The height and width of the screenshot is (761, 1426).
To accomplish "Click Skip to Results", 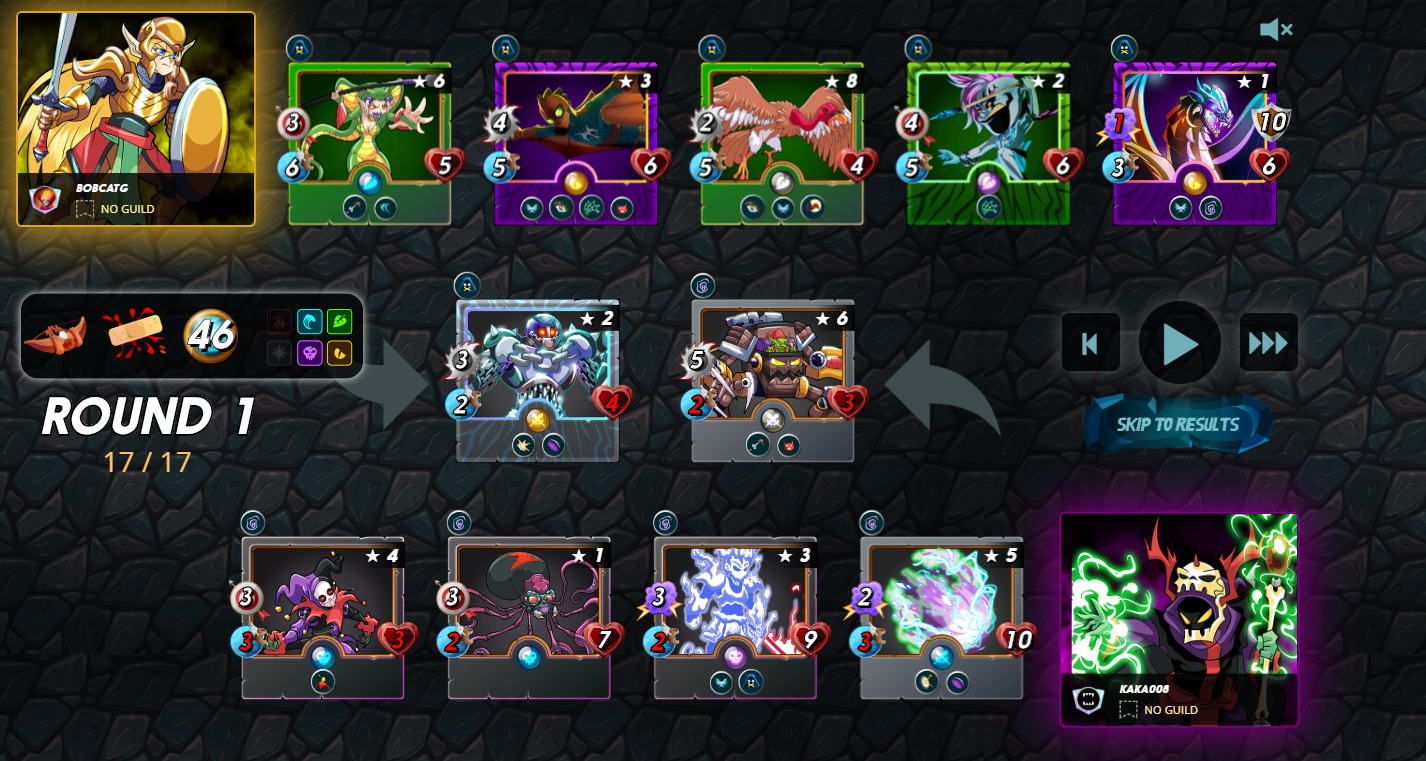I will [1177, 424].
